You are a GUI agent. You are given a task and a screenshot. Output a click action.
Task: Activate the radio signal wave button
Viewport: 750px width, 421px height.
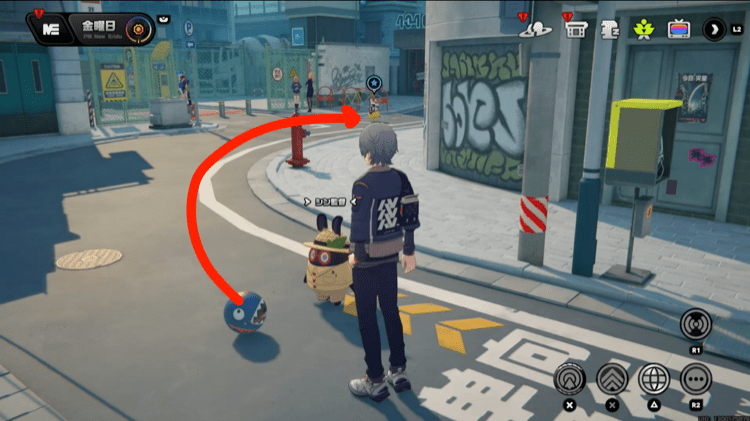[694, 325]
